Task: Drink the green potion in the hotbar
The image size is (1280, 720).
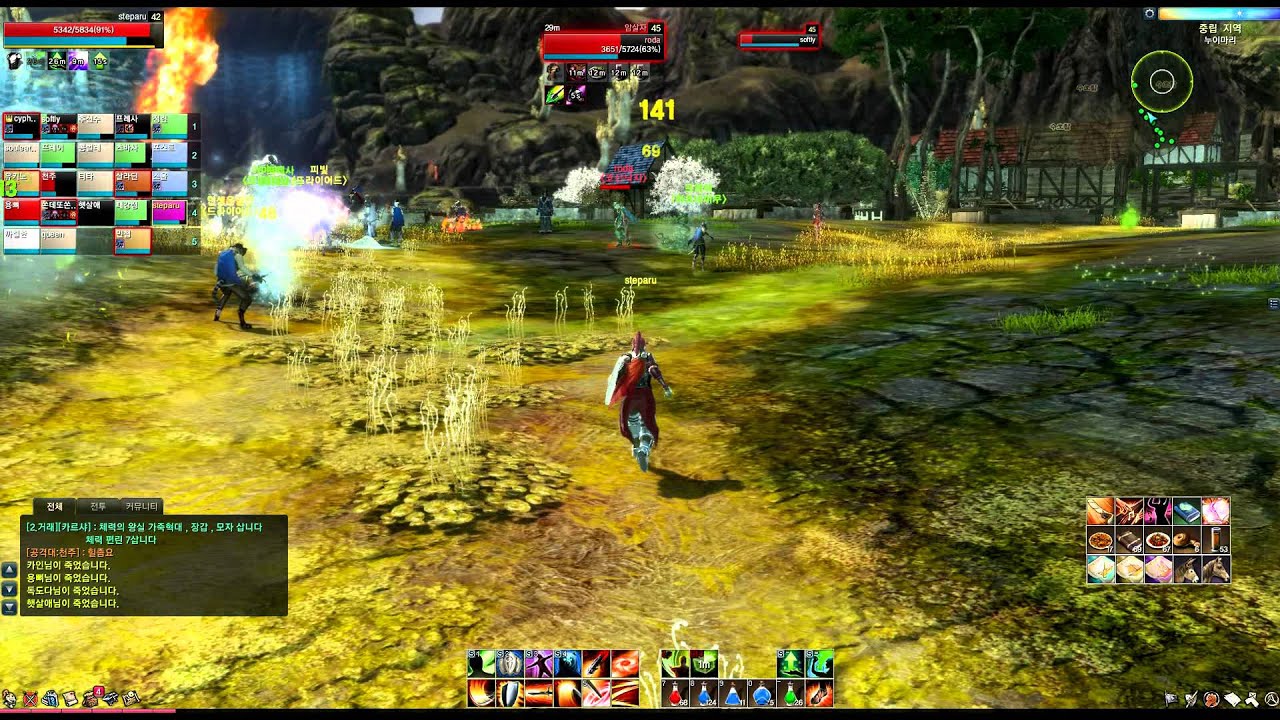Action: (791, 692)
